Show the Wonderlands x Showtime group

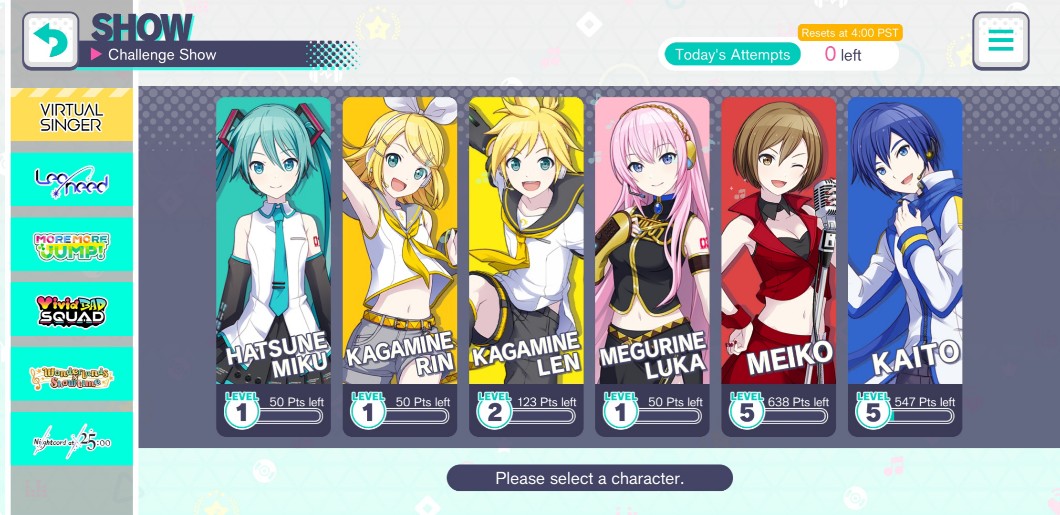71,376
